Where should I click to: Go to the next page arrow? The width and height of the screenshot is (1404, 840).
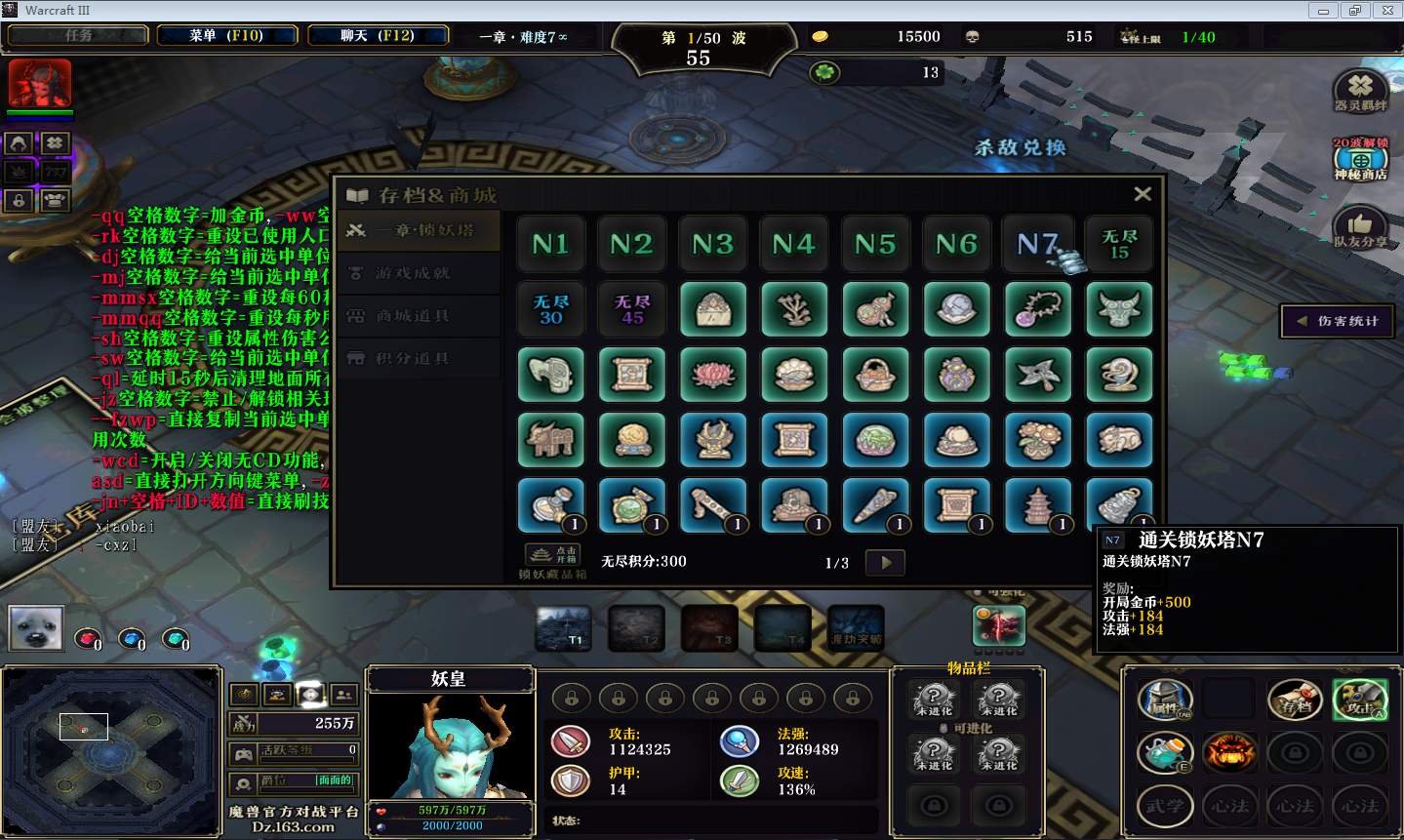(886, 562)
